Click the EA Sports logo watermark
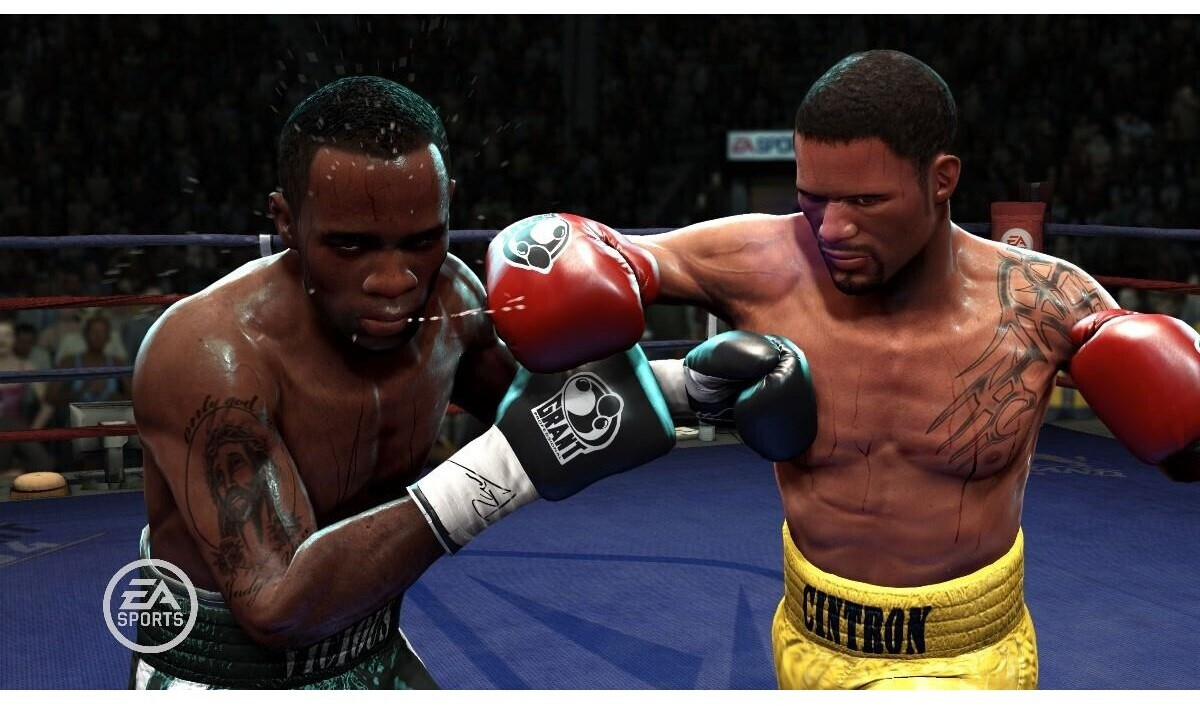The width and height of the screenshot is (1200, 706). tap(150, 605)
